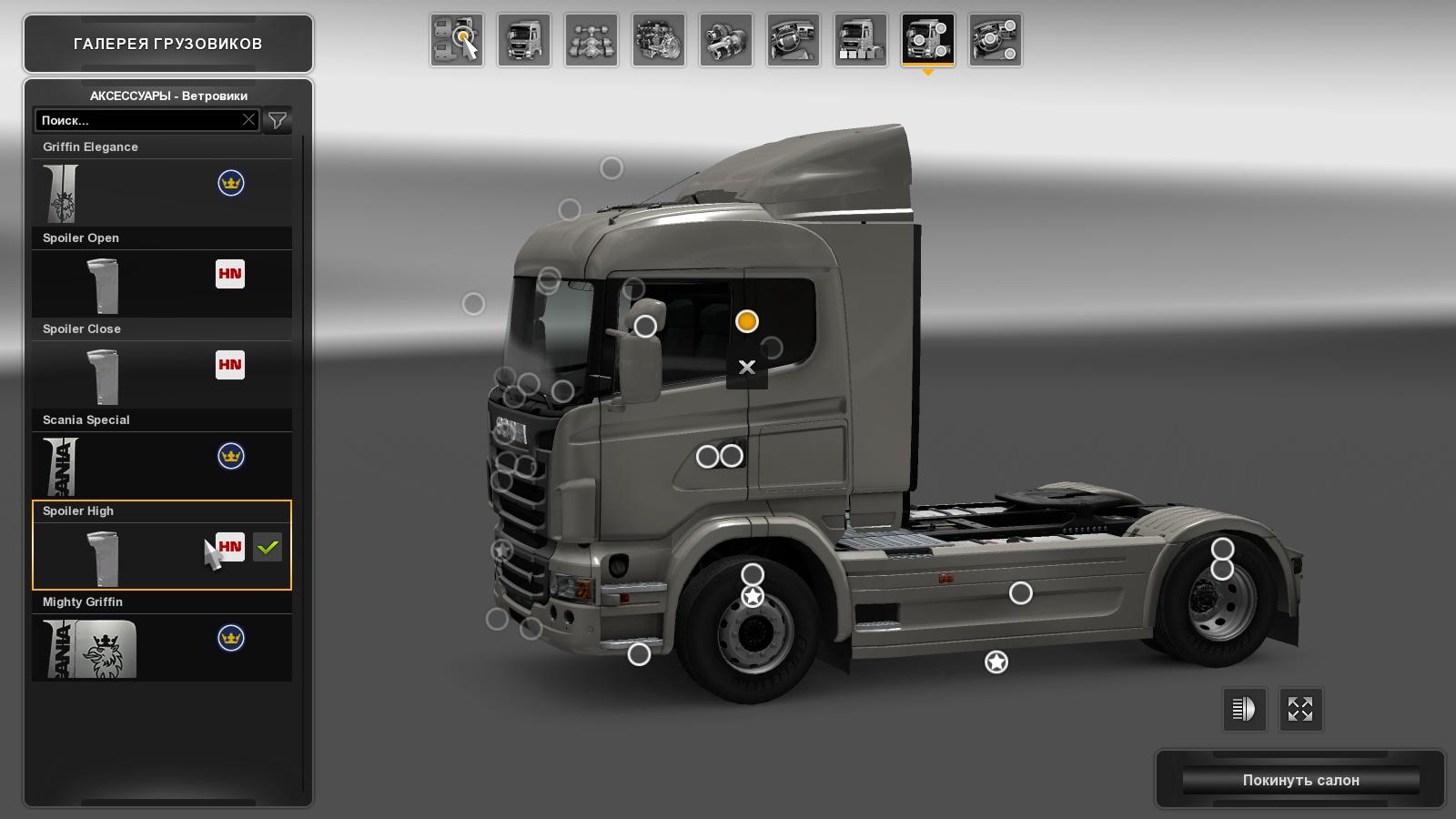Open the chassis category tab
The height and width of the screenshot is (819, 1456).
click(x=591, y=40)
